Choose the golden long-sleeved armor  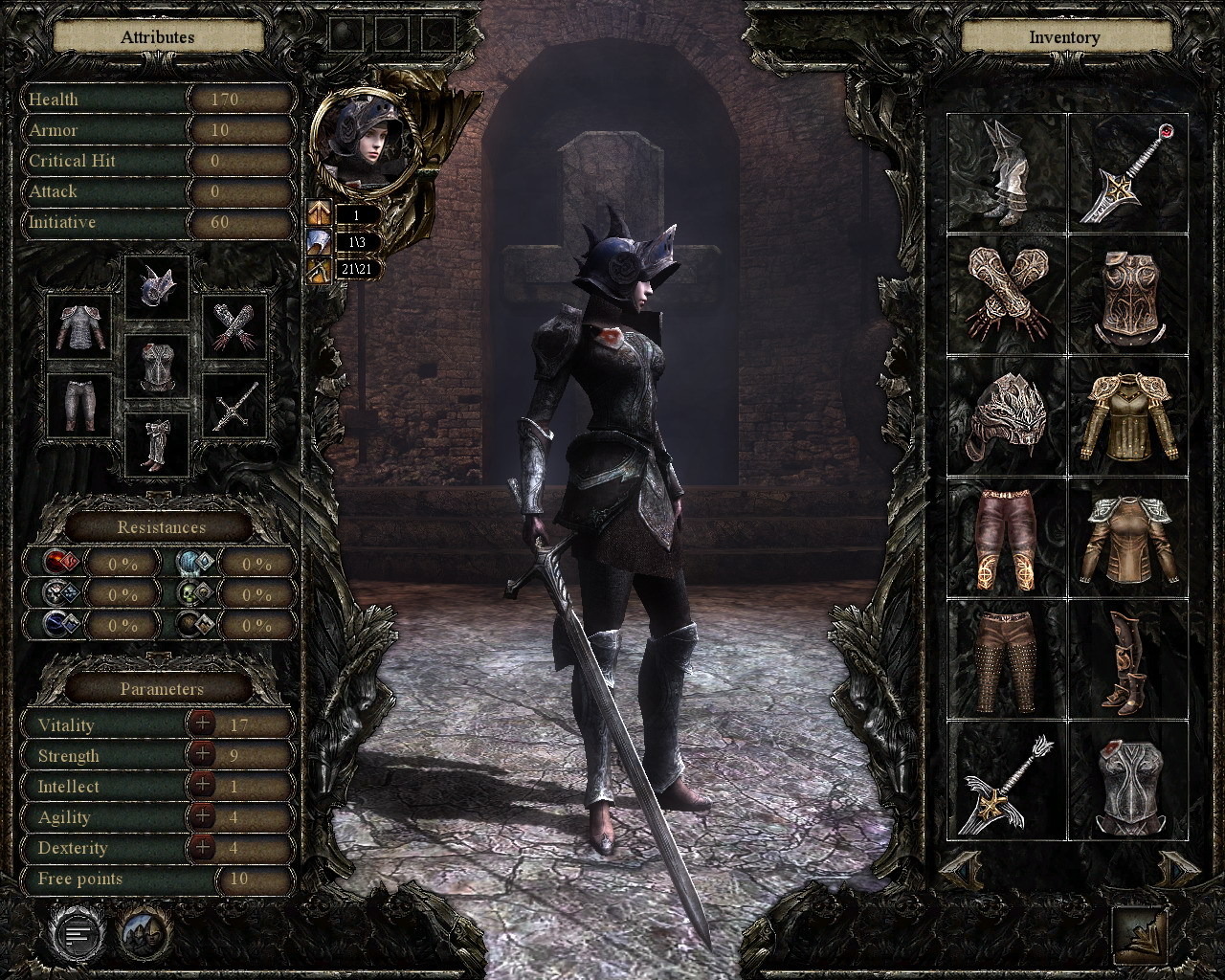tap(1127, 416)
